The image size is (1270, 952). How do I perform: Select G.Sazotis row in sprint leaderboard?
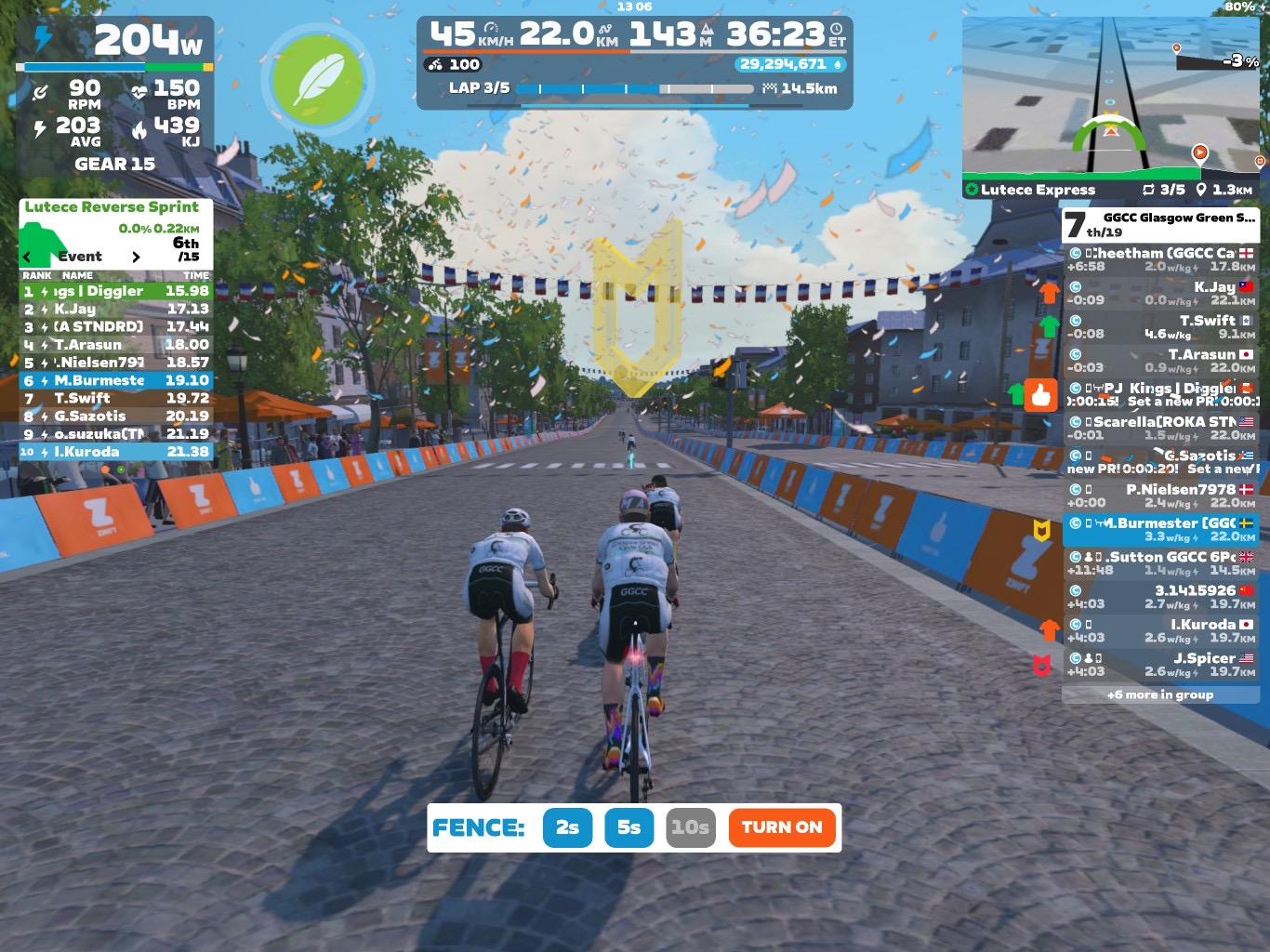click(x=116, y=416)
